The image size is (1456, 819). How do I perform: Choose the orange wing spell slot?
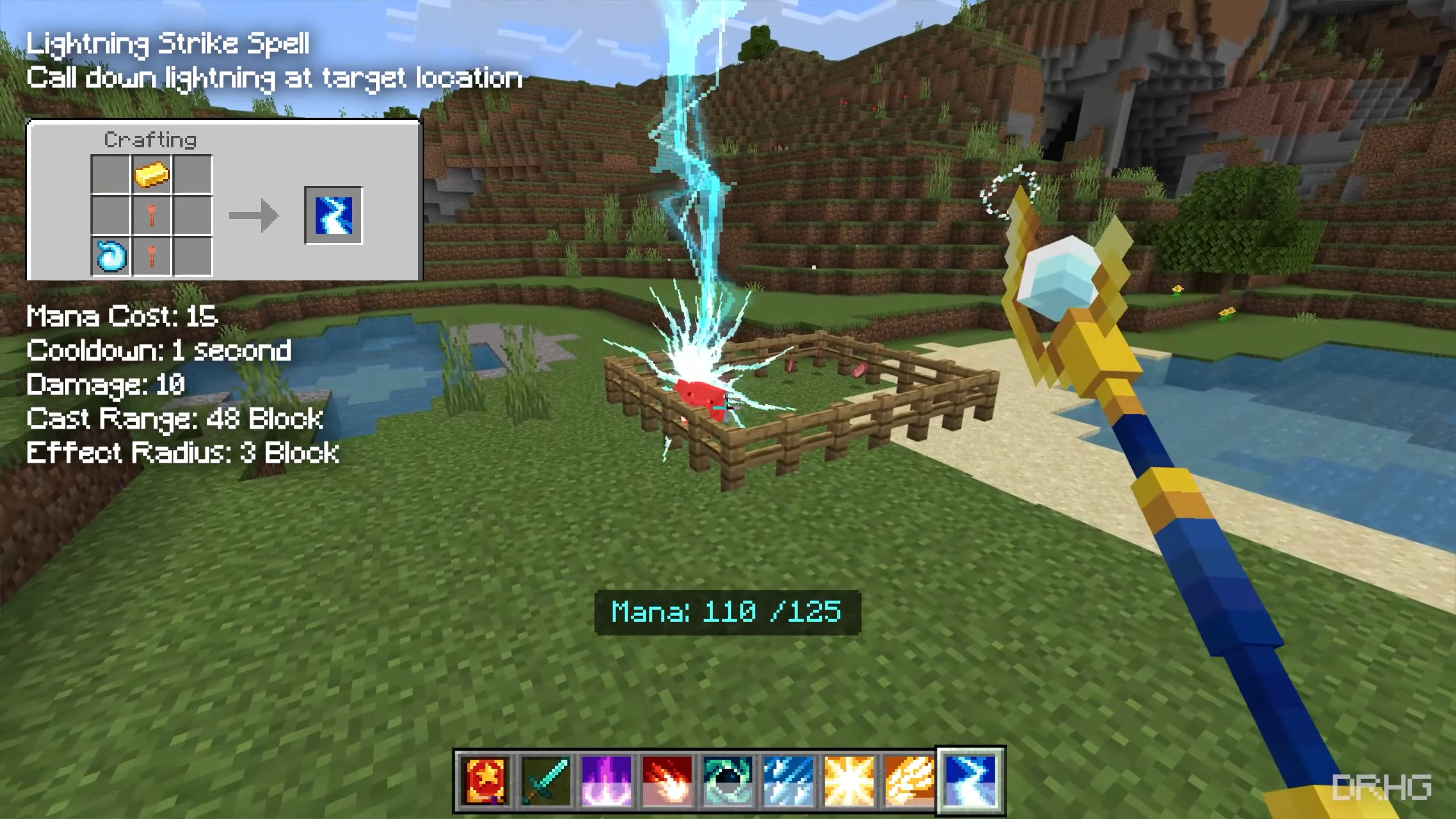point(909,781)
